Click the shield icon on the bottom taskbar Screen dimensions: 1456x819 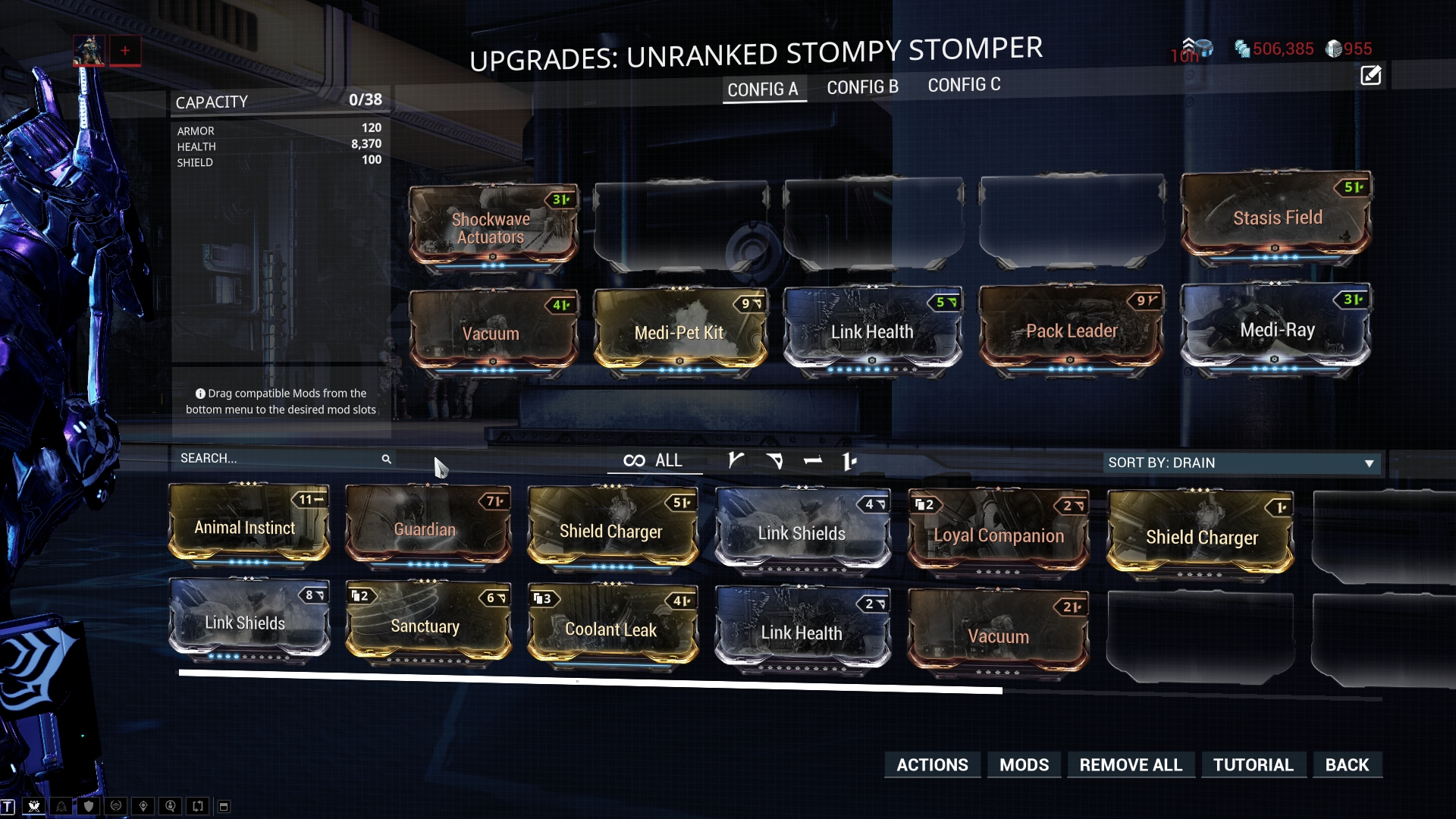[x=88, y=806]
